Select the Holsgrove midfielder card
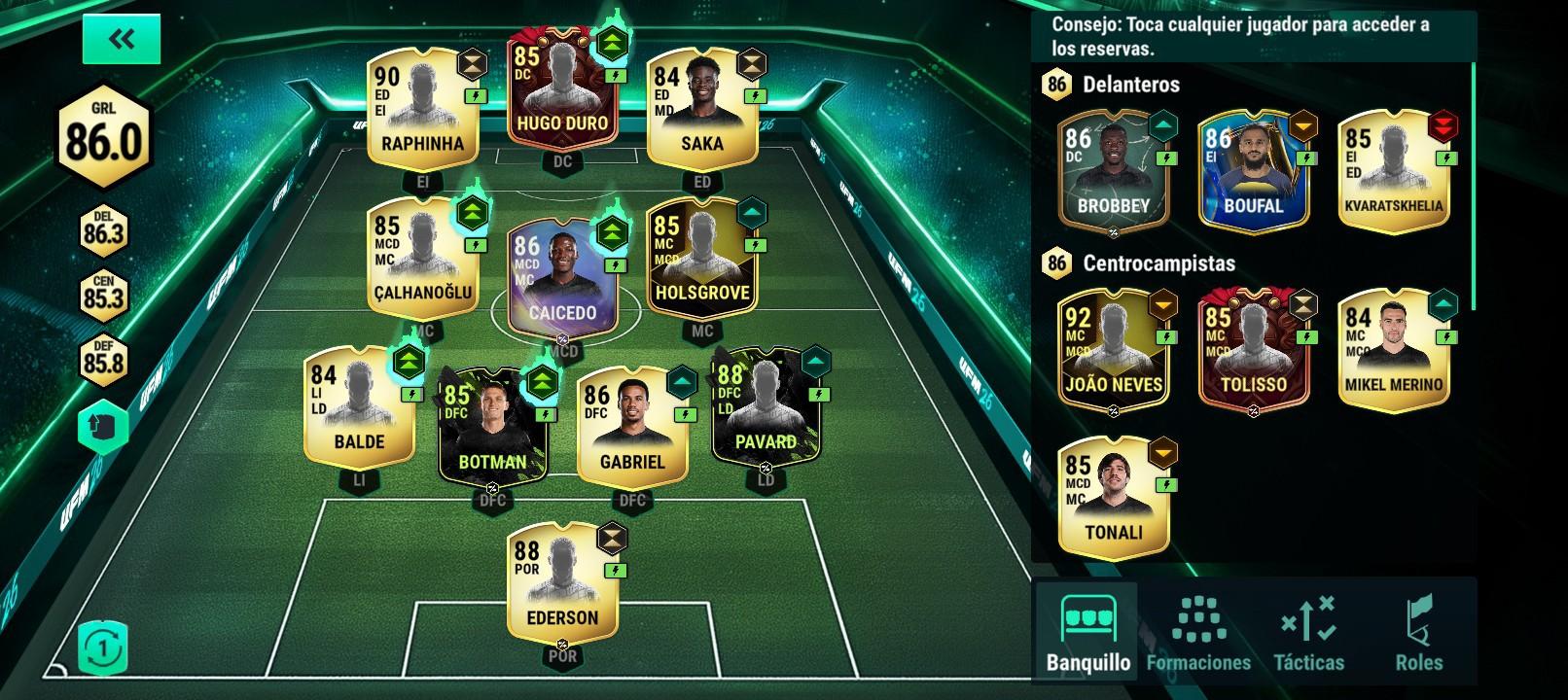 (x=701, y=258)
